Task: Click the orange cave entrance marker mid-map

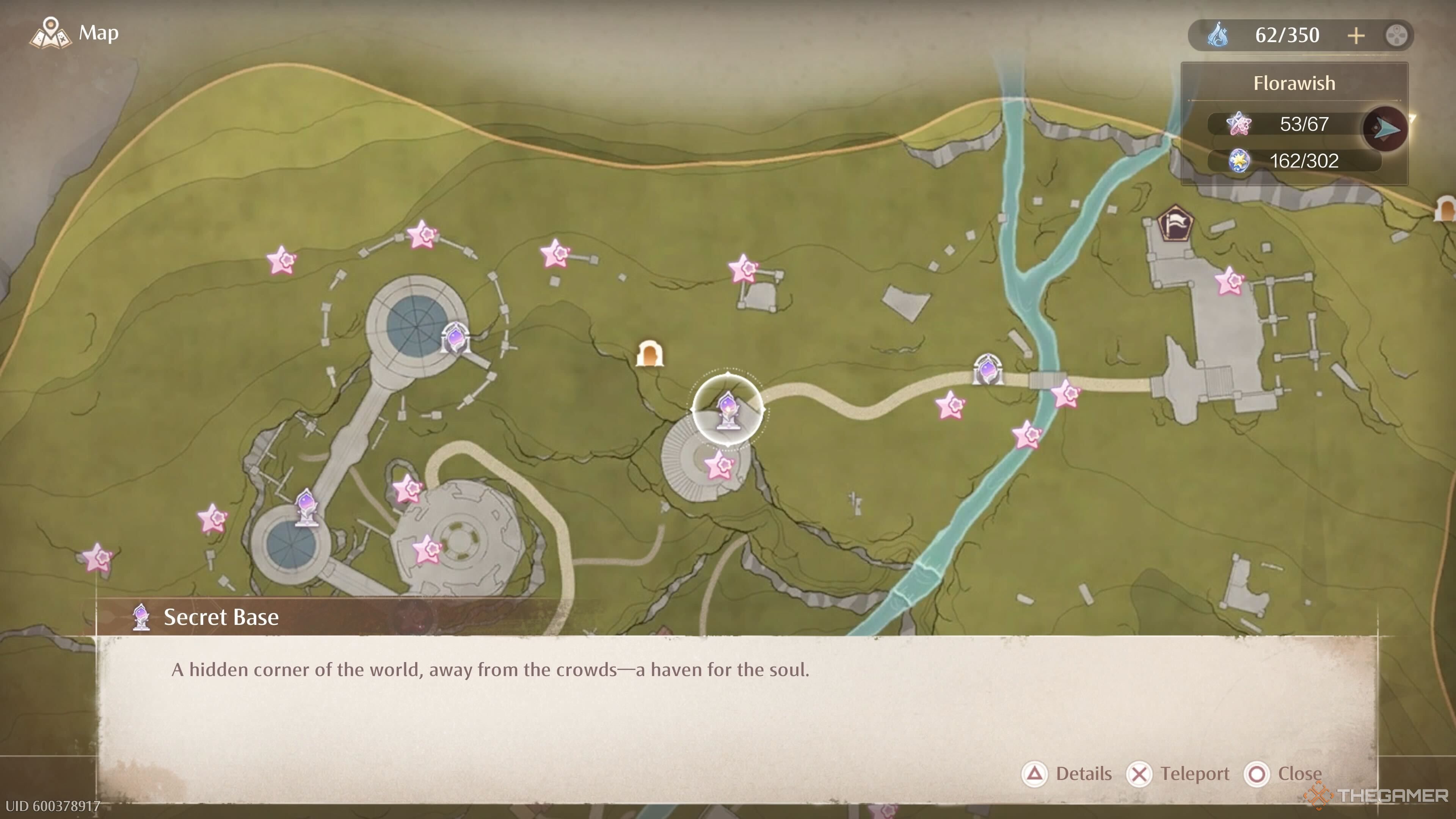Action: [x=650, y=354]
